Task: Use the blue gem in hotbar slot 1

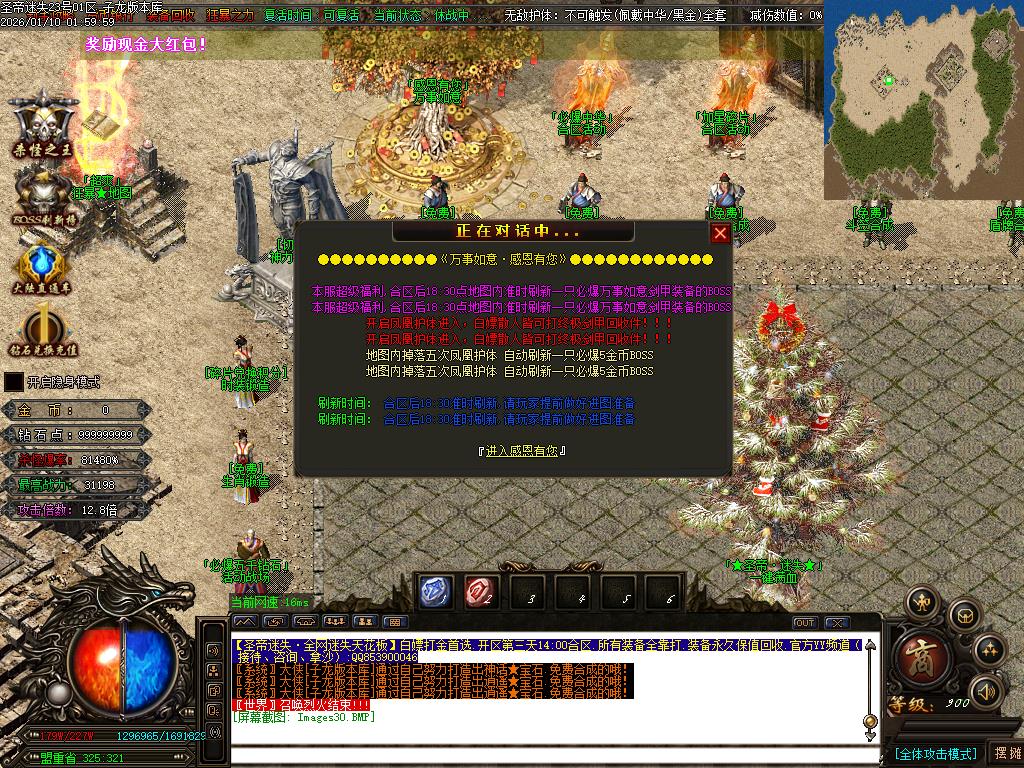Action: click(x=435, y=592)
